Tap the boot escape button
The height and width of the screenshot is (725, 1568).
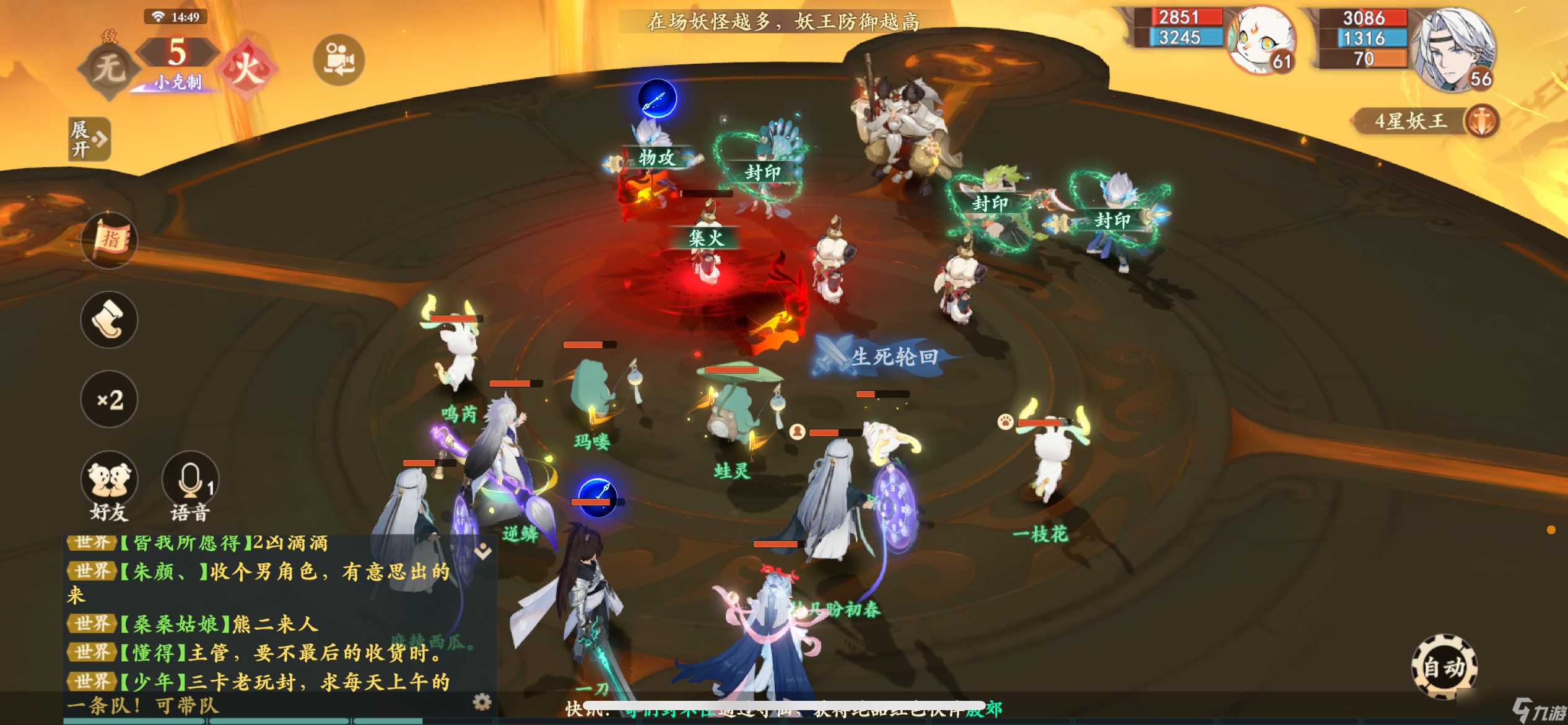point(110,320)
